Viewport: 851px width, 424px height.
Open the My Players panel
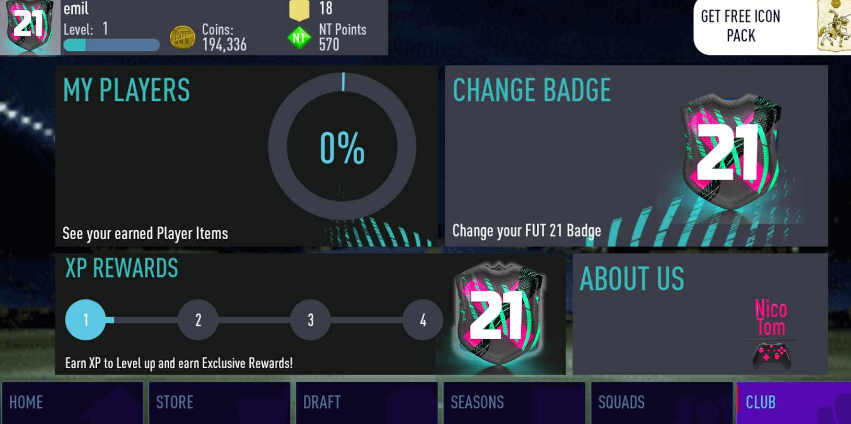click(246, 156)
